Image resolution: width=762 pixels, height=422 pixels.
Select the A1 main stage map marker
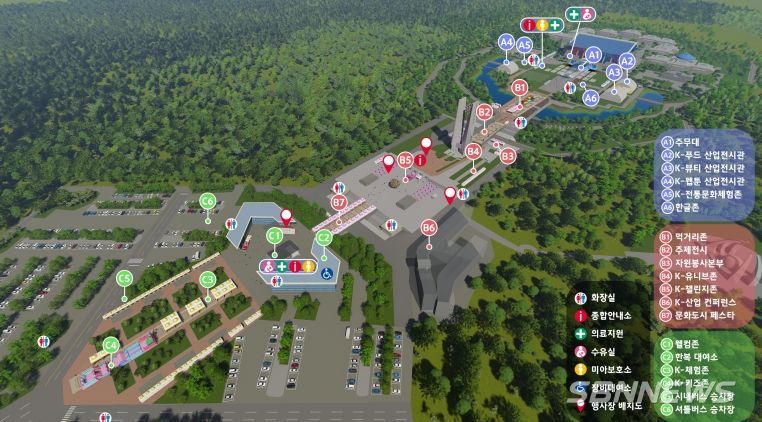point(593,53)
